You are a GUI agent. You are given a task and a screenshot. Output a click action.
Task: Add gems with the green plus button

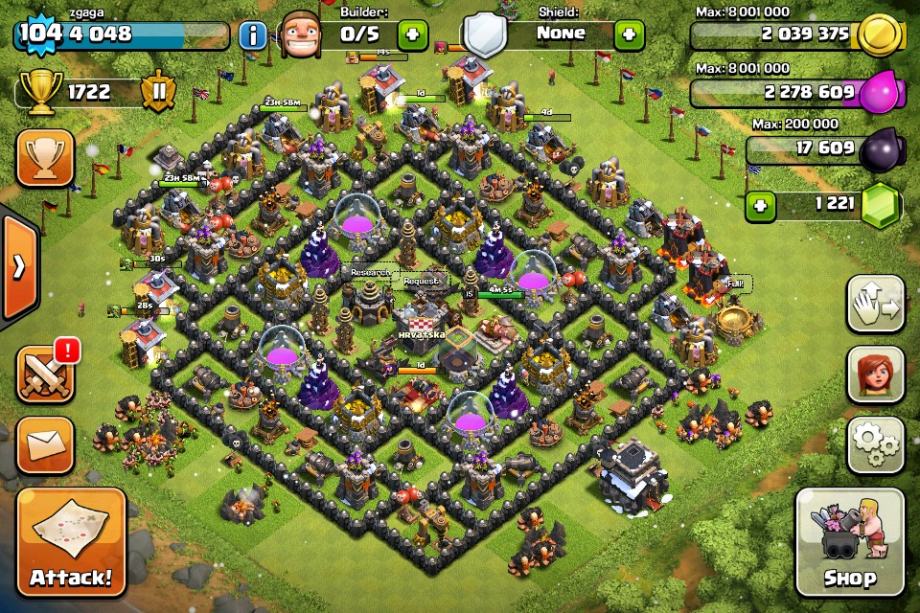(x=763, y=207)
